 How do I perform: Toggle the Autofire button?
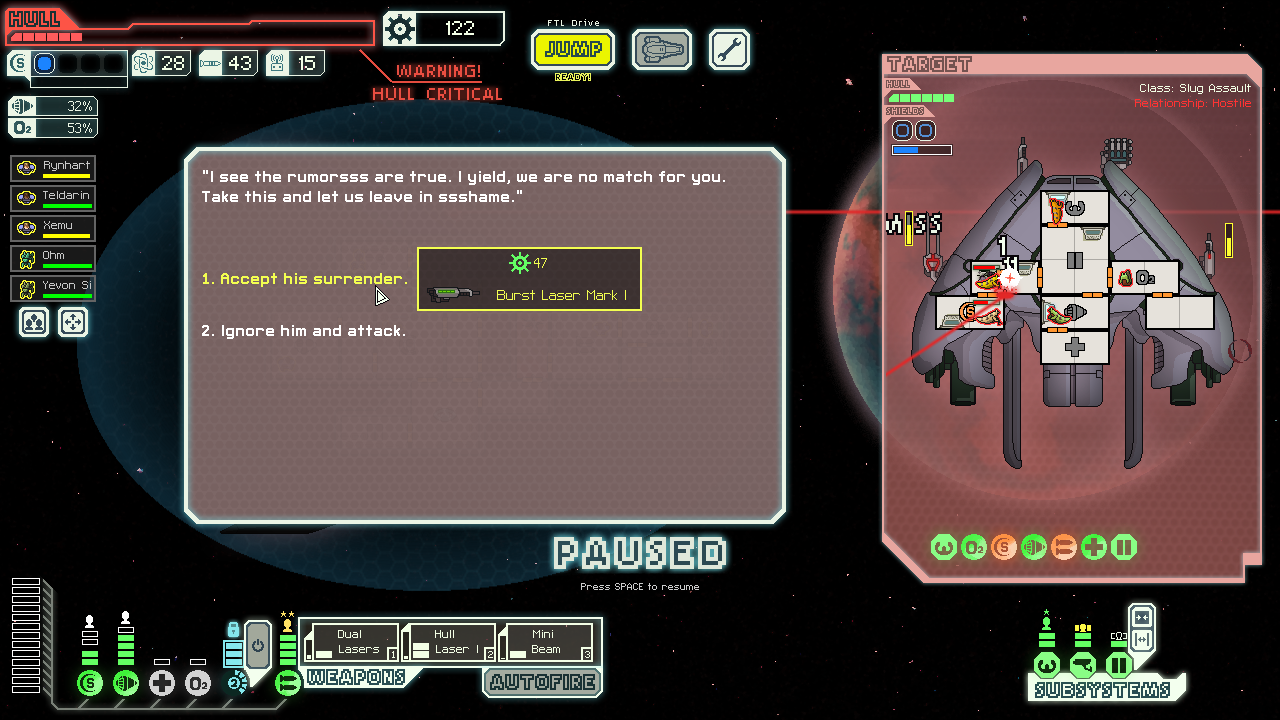click(543, 682)
